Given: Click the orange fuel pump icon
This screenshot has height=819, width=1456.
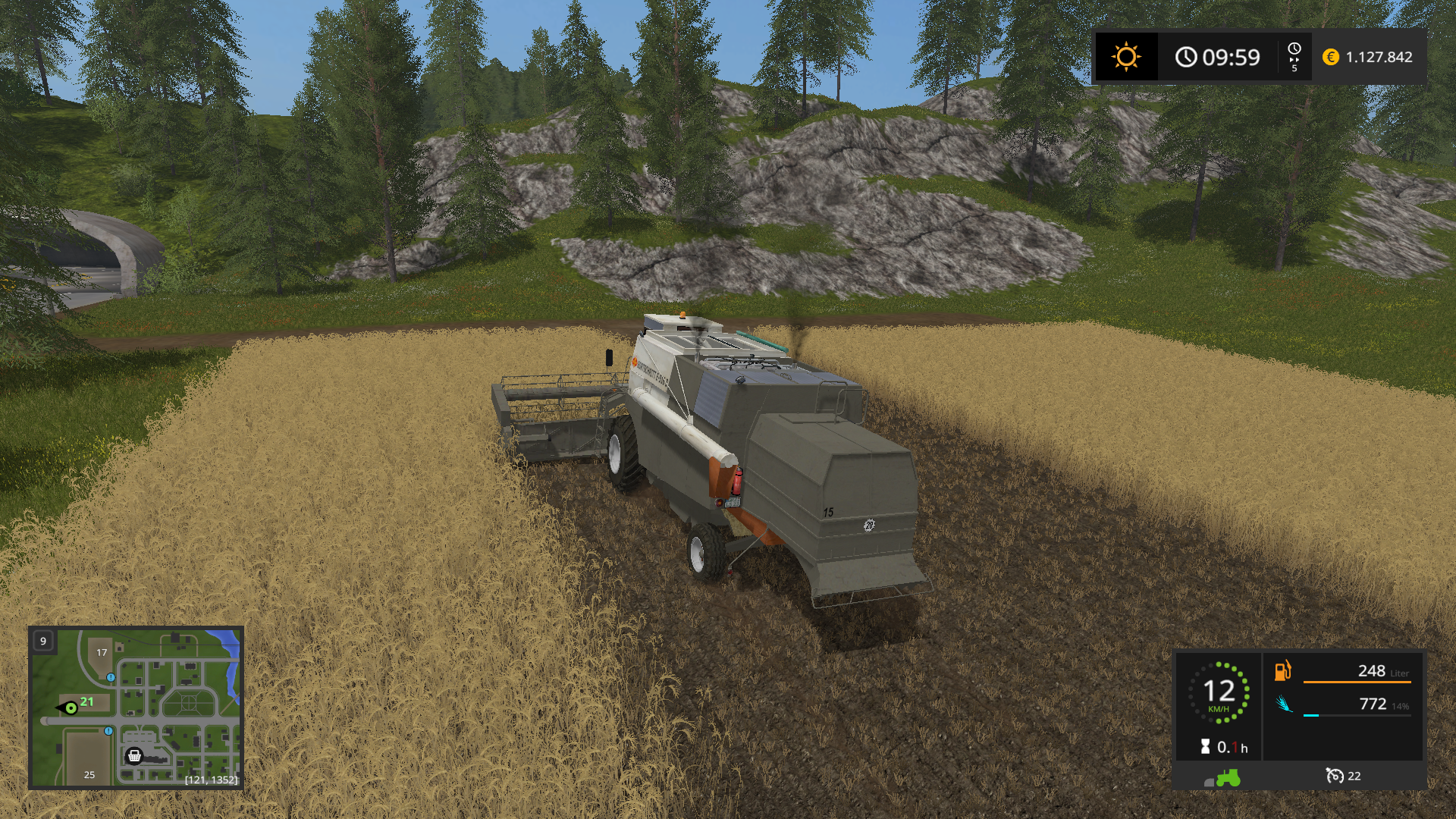Looking at the screenshot, I should pyautogui.click(x=1282, y=670).
